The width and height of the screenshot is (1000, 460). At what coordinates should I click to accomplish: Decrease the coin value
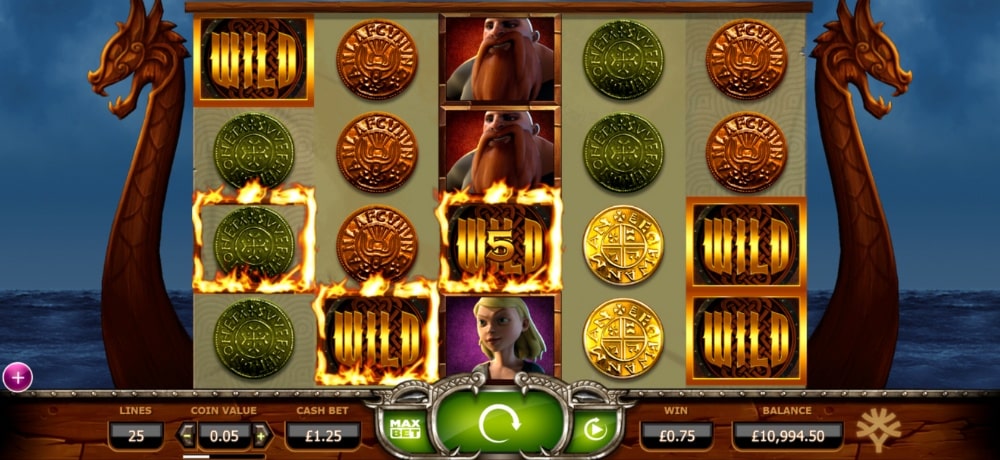(187, 435)
